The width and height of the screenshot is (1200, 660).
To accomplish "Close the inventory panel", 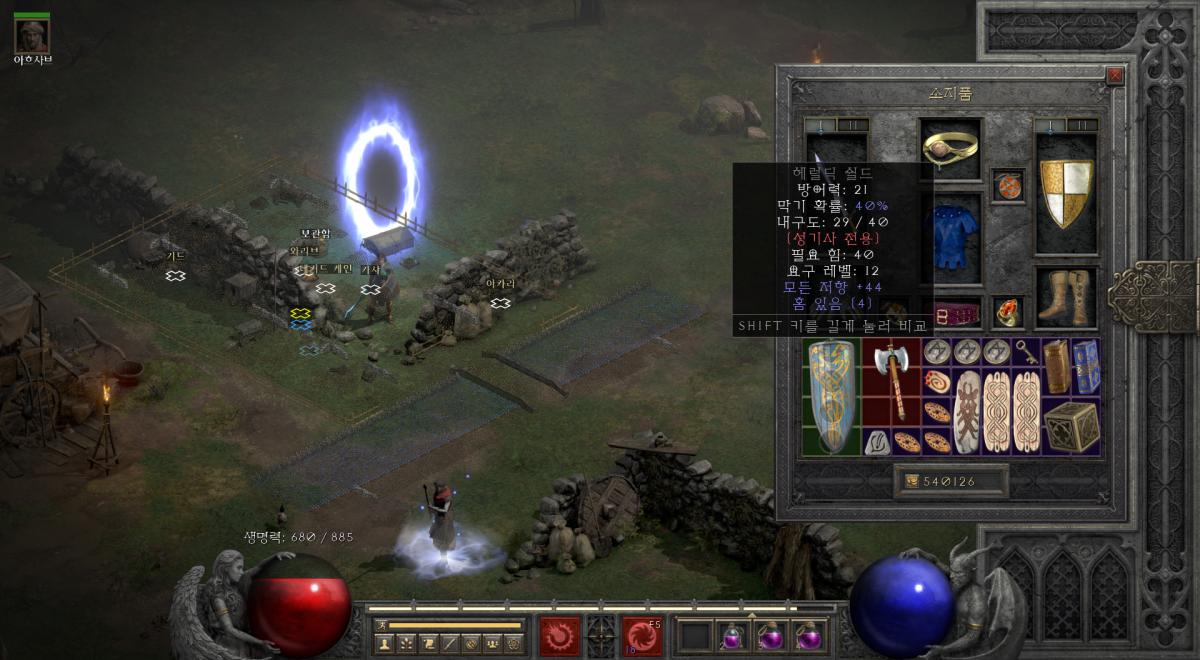I will pyautogui.click(x=1115, y=76).
